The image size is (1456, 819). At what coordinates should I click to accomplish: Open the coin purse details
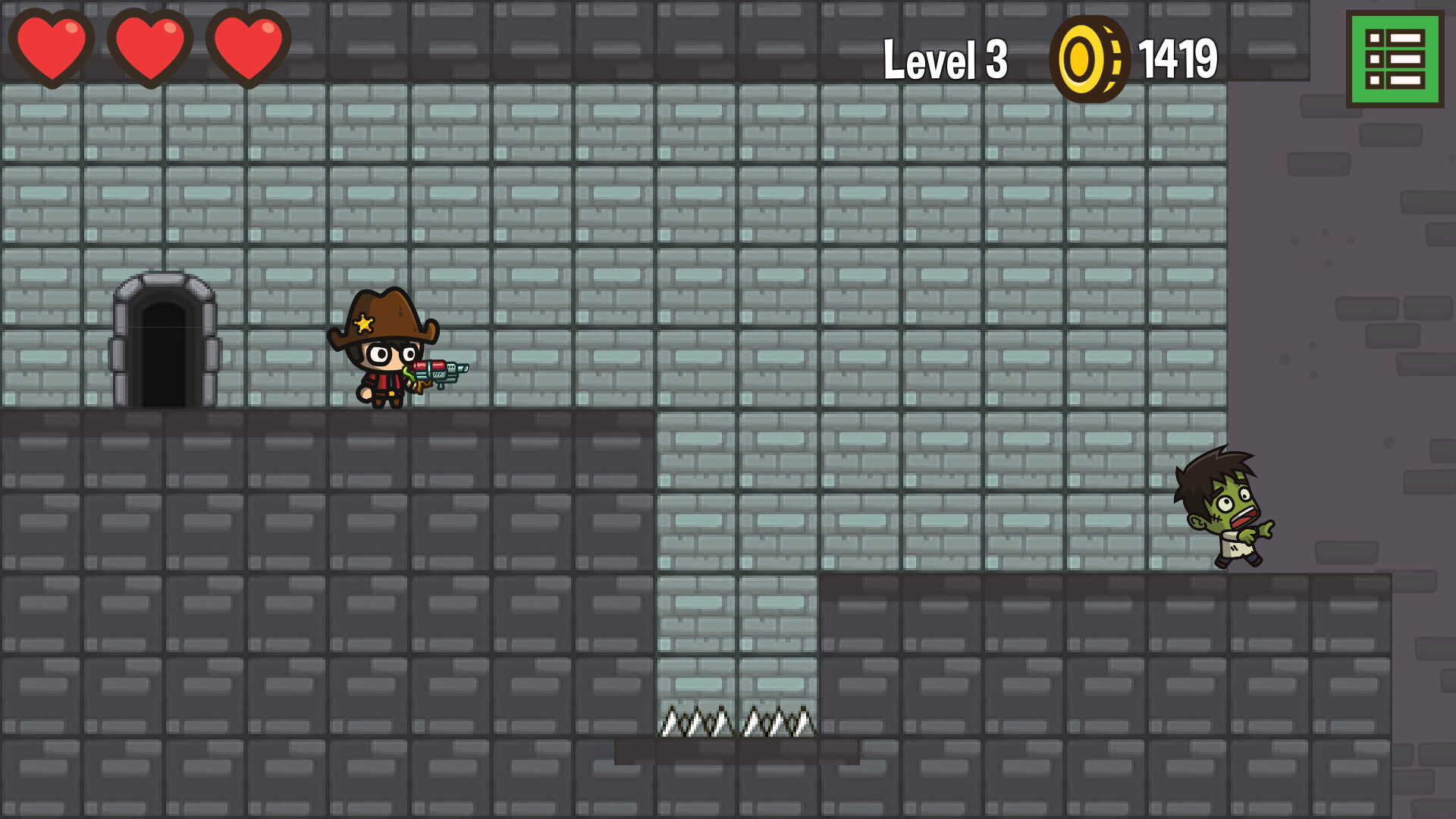point(1090,57)
